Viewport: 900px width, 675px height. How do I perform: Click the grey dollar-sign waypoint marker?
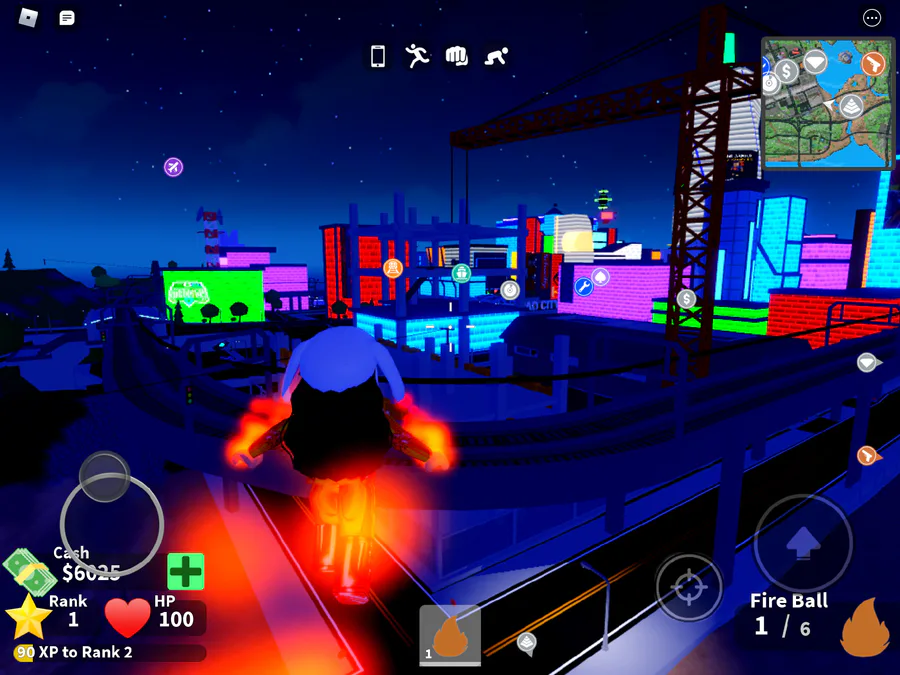point(686,298)
